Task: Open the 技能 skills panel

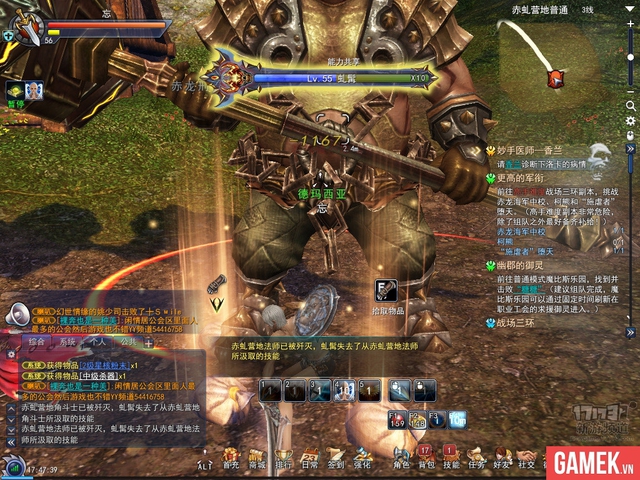Action: [451, 457]
